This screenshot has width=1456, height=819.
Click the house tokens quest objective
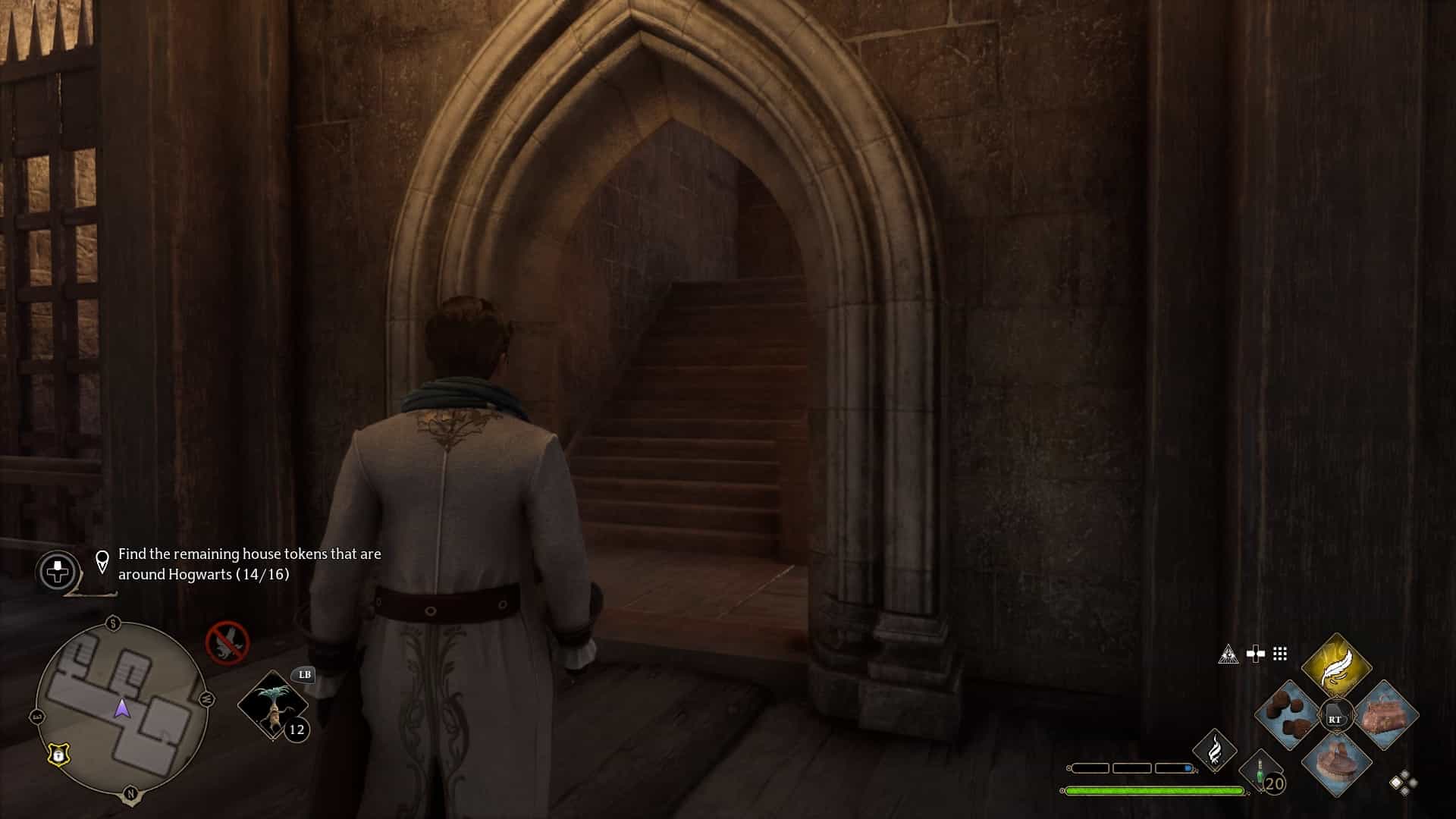click(249, 564)
